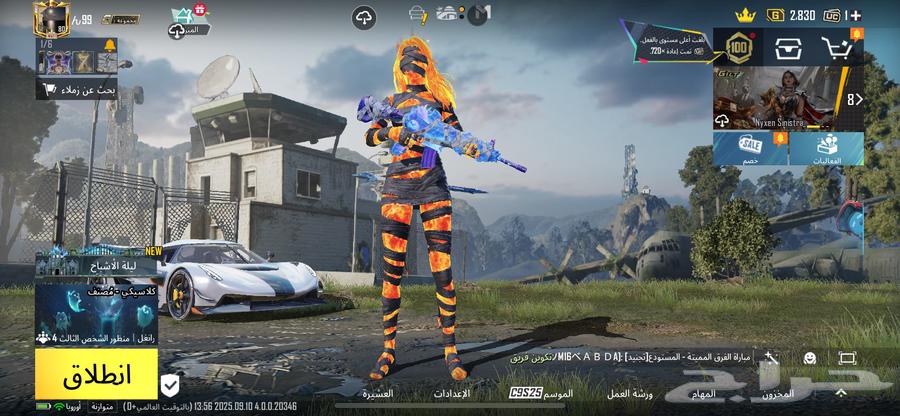Screen dimensions: 900x416
Task: Open the العشيرة clan tab
Action: pos(377,394)
